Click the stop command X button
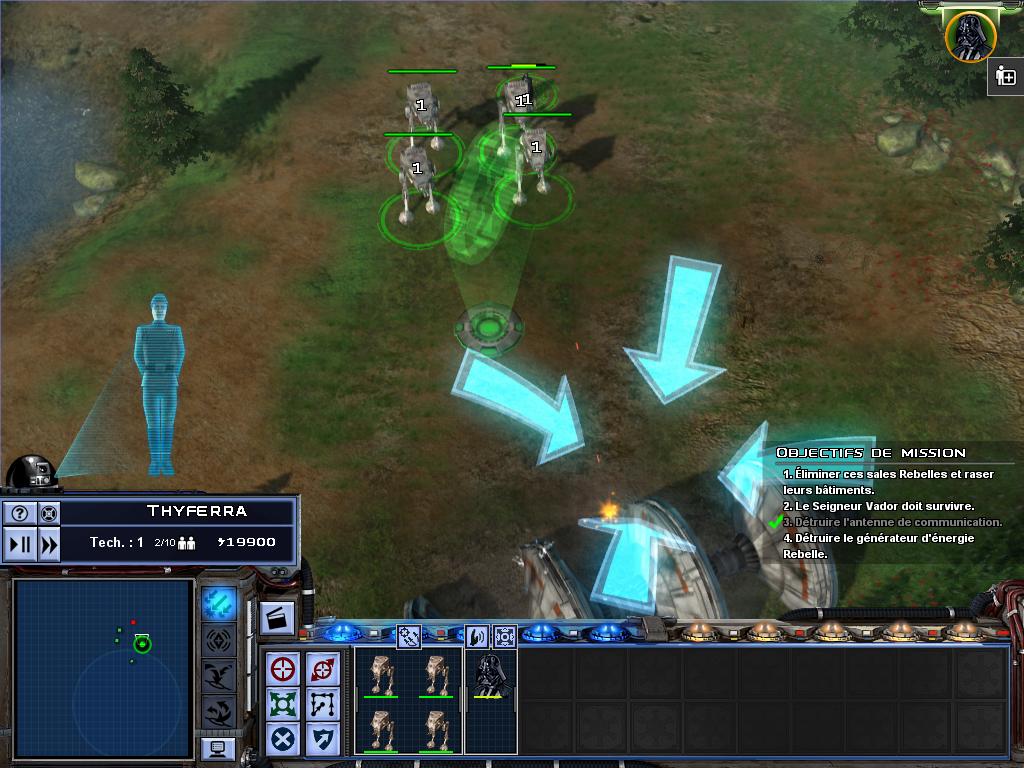 (284, 739)
